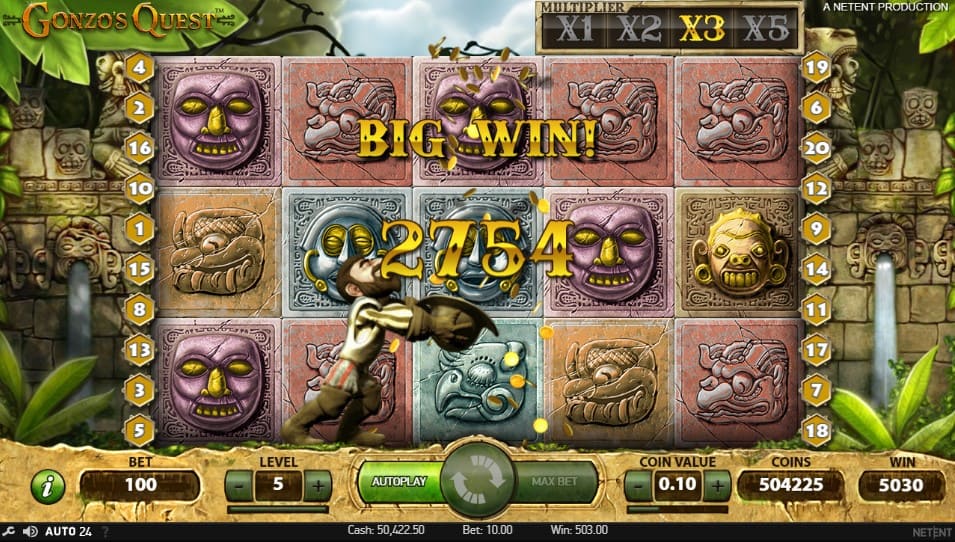Select payline number 19 marker
955x542 pixels.
pos(817,70)
